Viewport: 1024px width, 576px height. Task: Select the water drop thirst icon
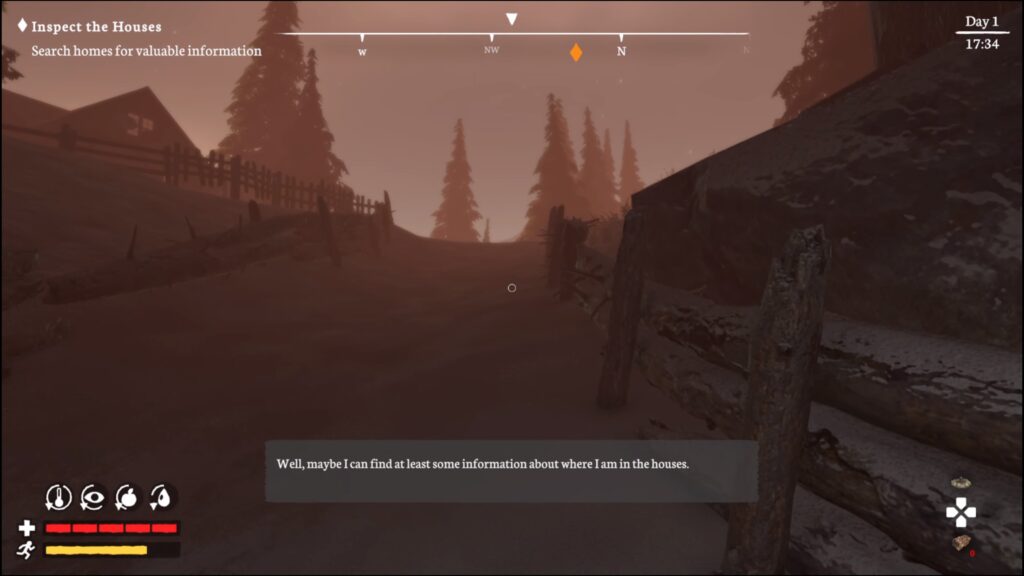coord(161,496)
